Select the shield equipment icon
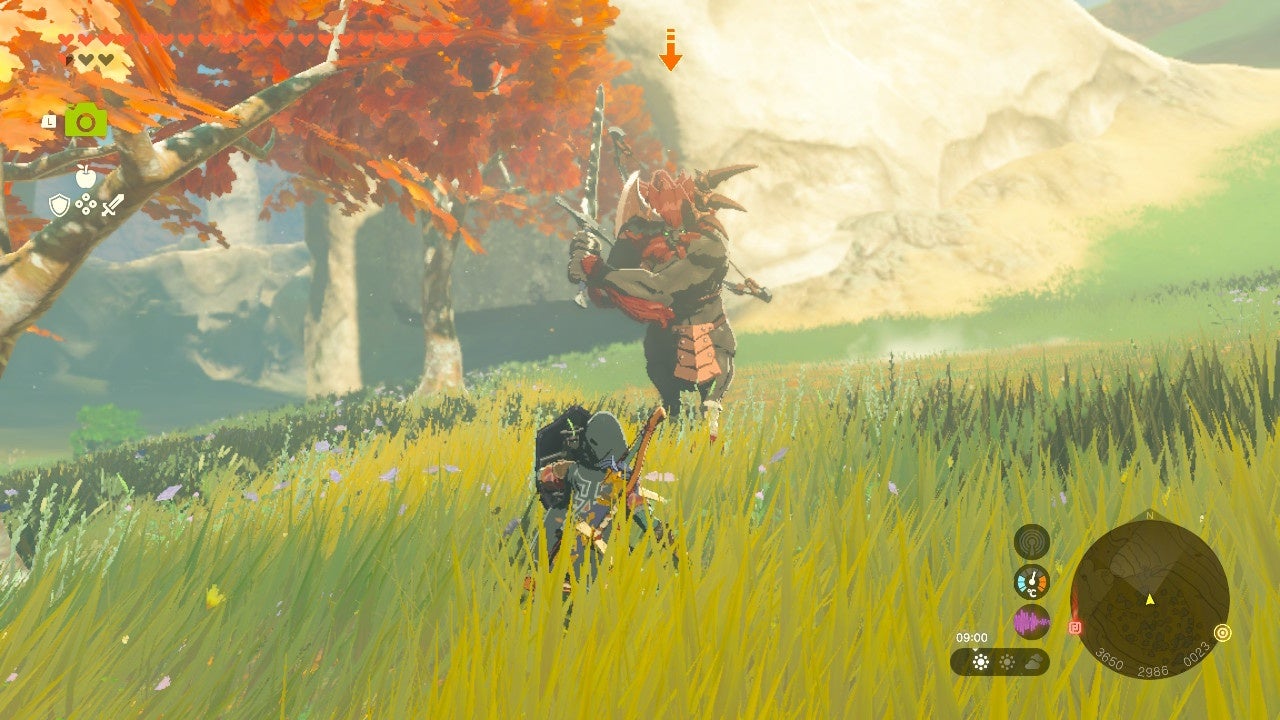Image resolution: width=1280 pixels, height=720 pixels. 60,206
